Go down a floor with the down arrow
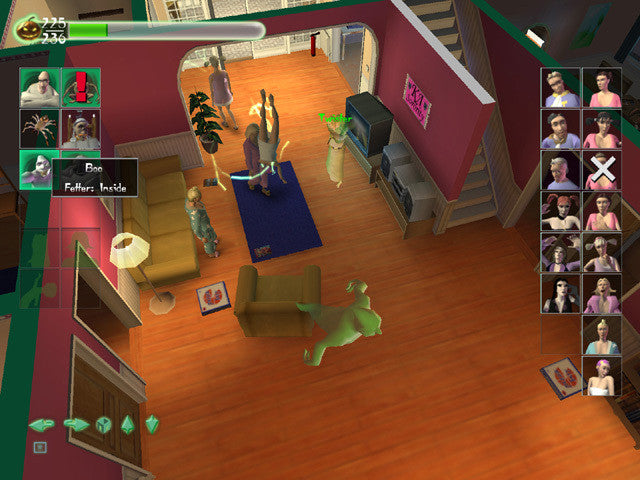 (x=152, y=424)
